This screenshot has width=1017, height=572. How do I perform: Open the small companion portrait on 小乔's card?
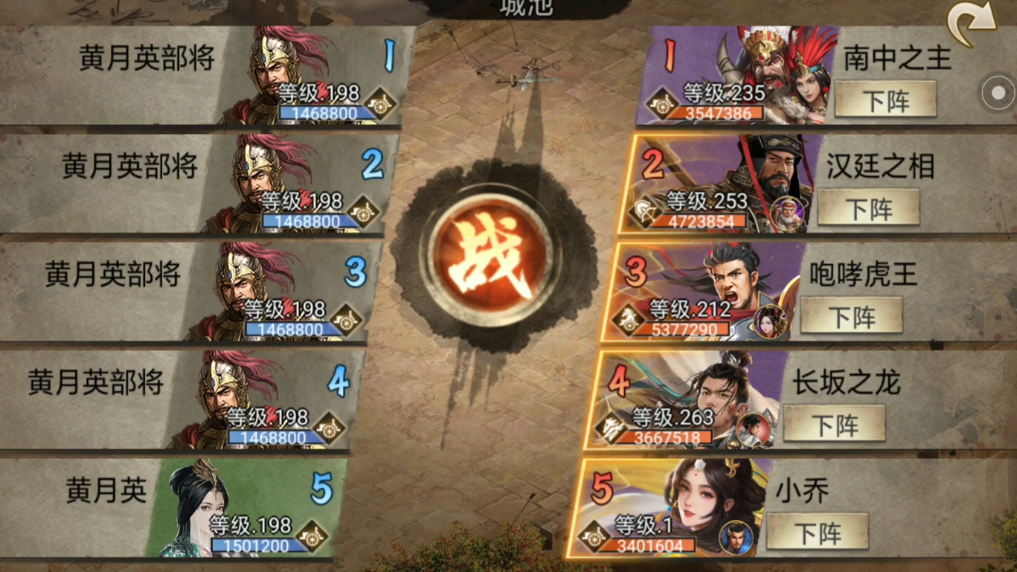[x=737, y=537]
